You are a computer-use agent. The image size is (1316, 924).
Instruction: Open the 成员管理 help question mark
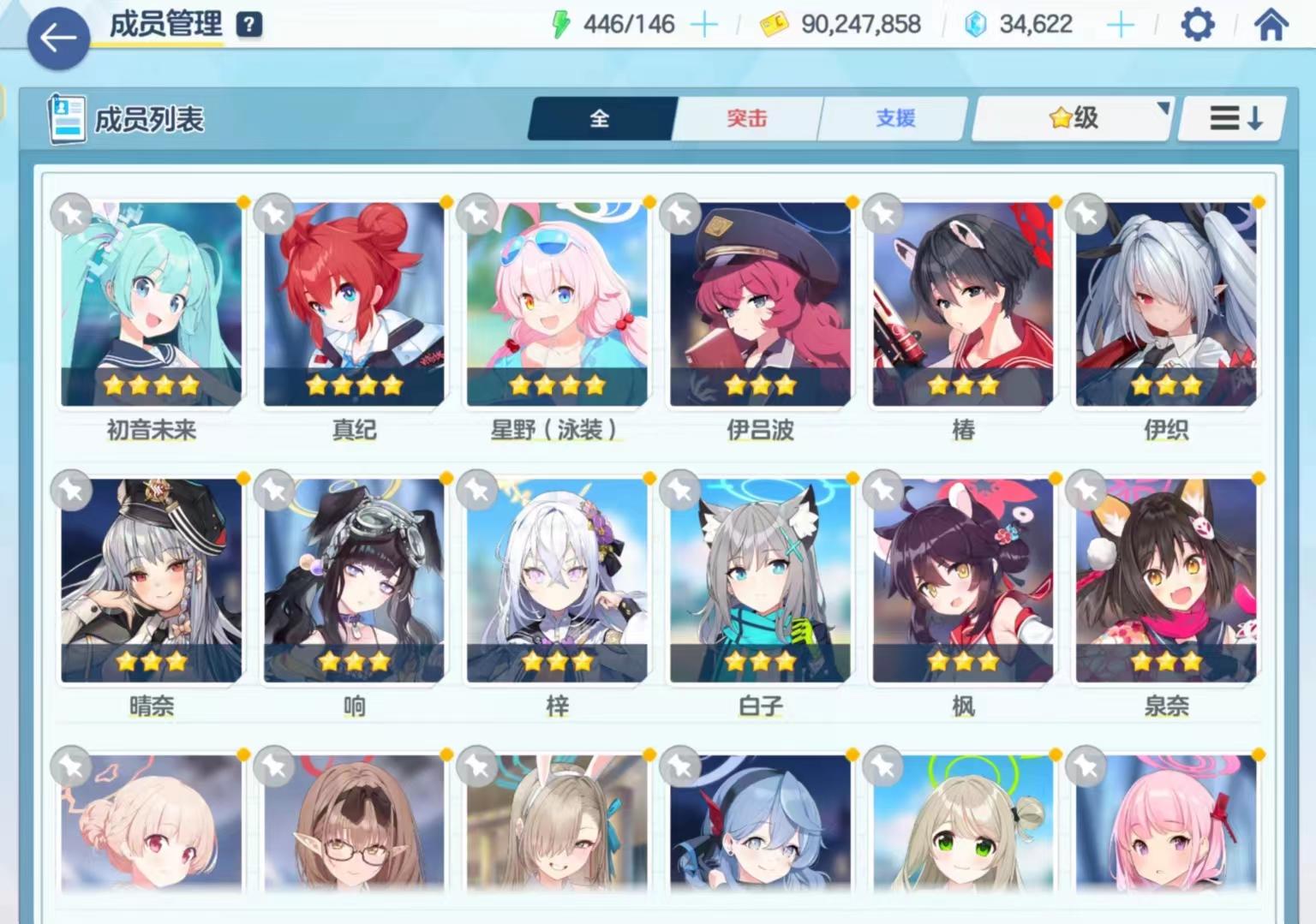click(248, 24)
